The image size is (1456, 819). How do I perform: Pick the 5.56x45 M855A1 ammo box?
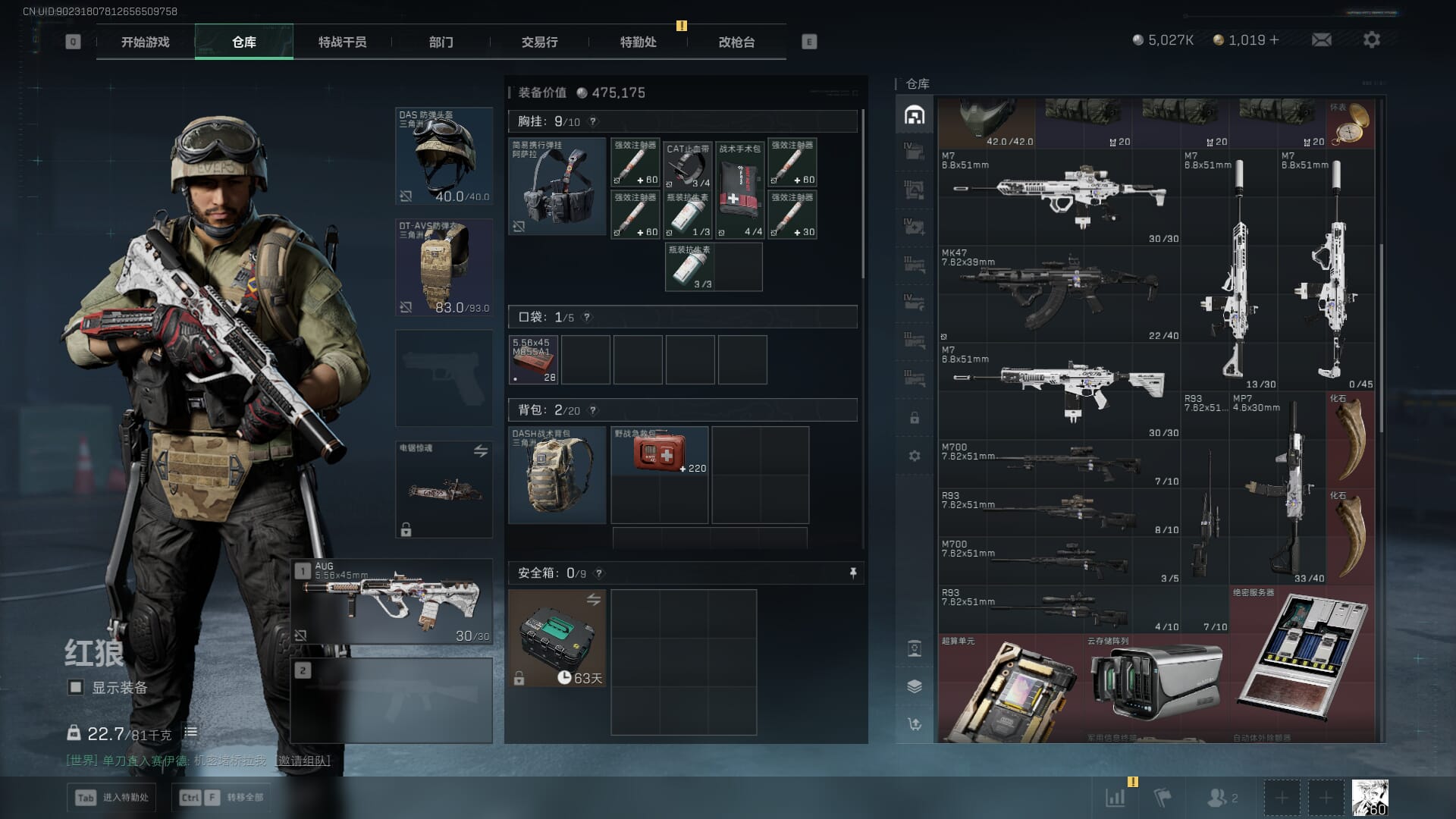(533, 360)
